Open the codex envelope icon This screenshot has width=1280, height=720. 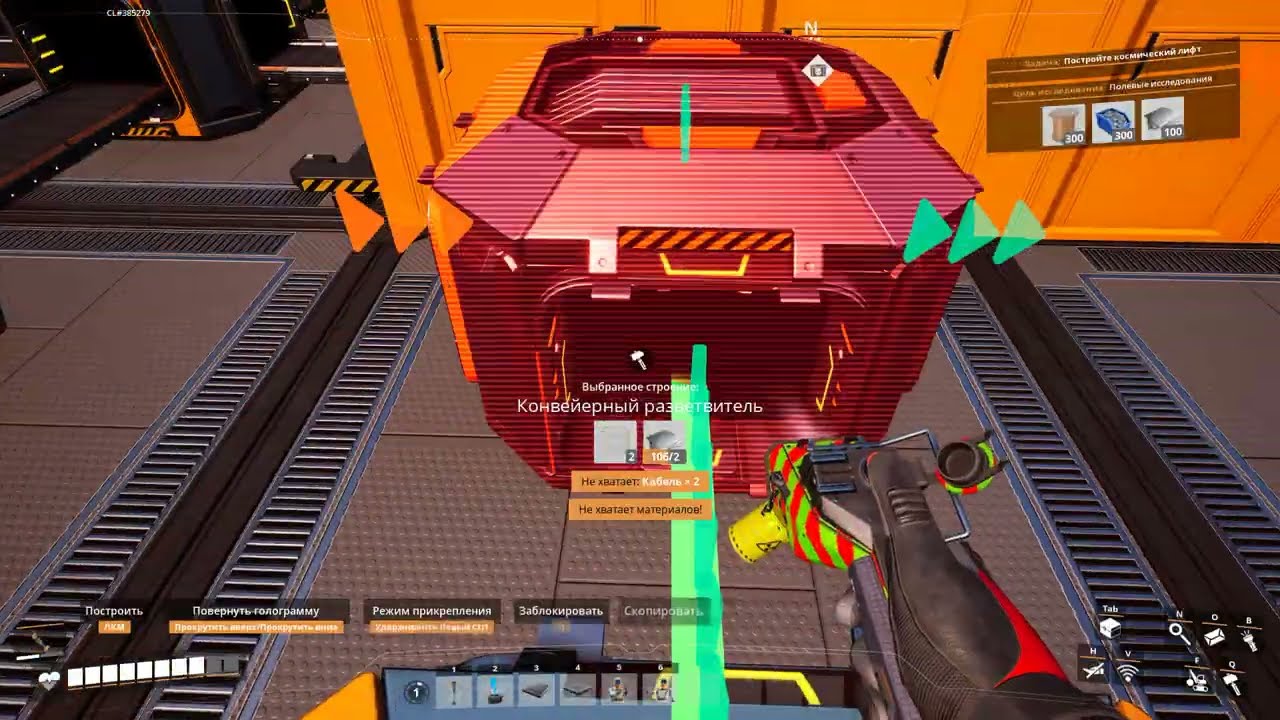pos(1215,635)
